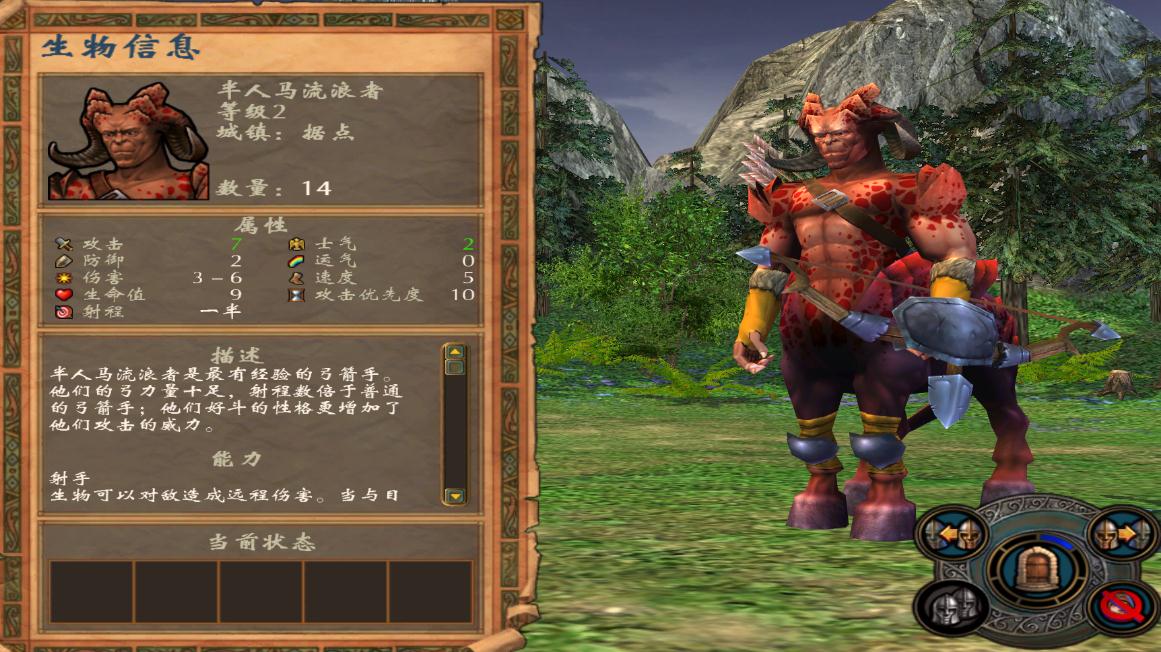Click the horned centaur portrait thumbnail
This screenshot has height=652, width=1161.
[128, 140]
